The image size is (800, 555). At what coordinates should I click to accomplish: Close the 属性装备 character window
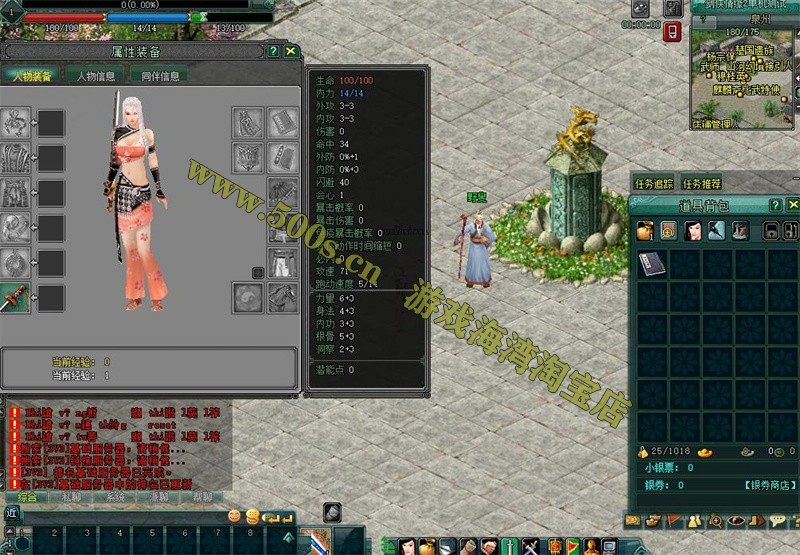(291, 50)
